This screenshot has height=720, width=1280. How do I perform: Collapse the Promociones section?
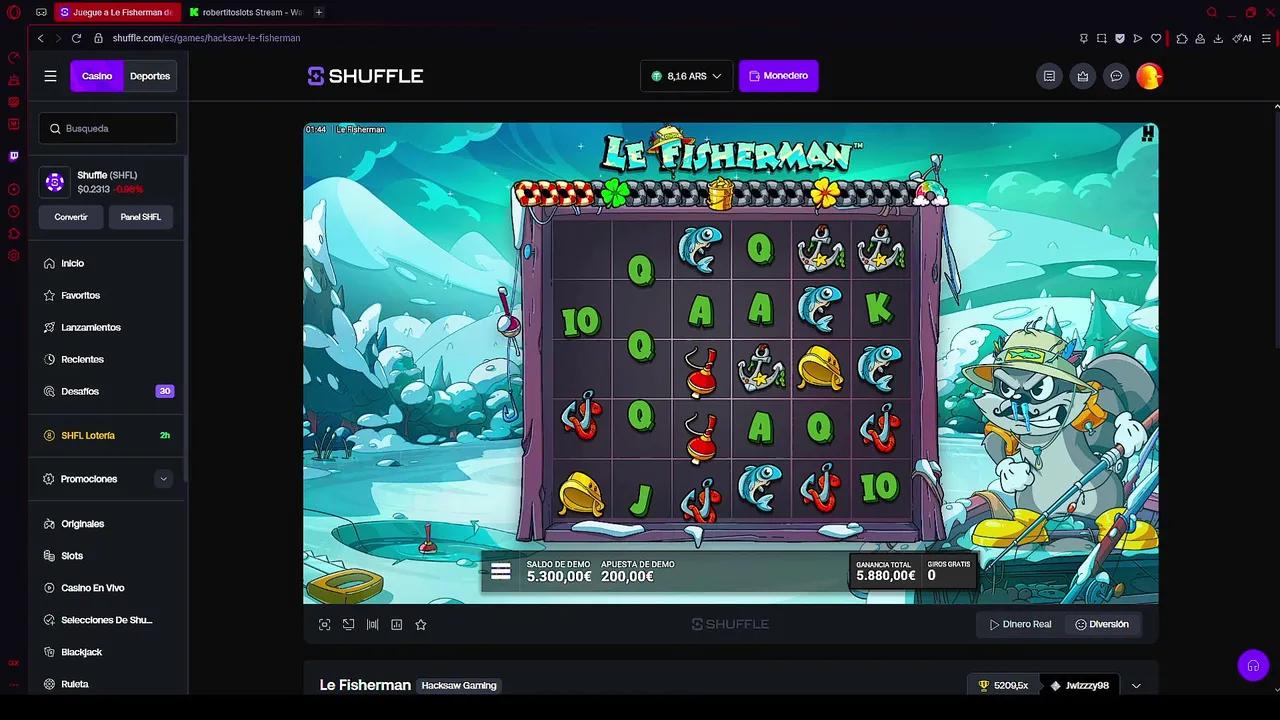163,478
